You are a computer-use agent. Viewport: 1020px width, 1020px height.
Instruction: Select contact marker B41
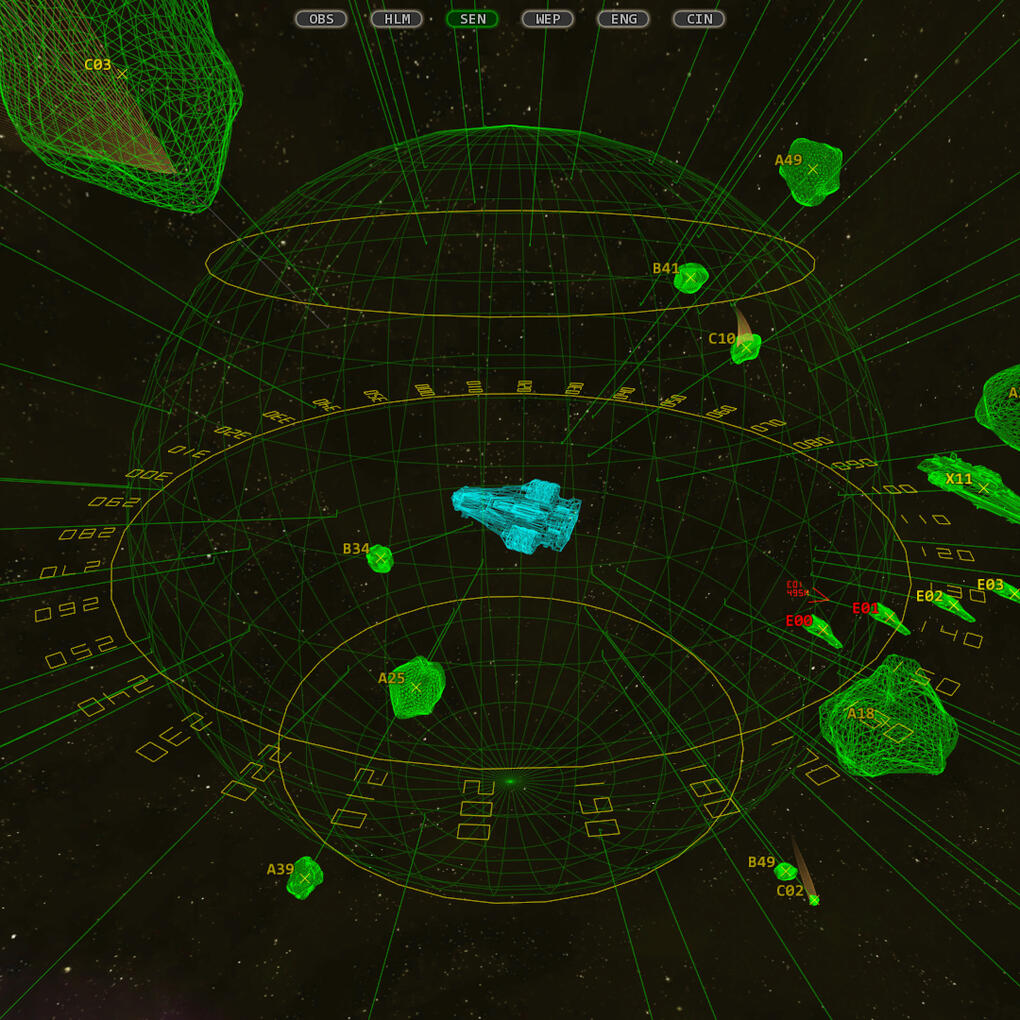690,277
